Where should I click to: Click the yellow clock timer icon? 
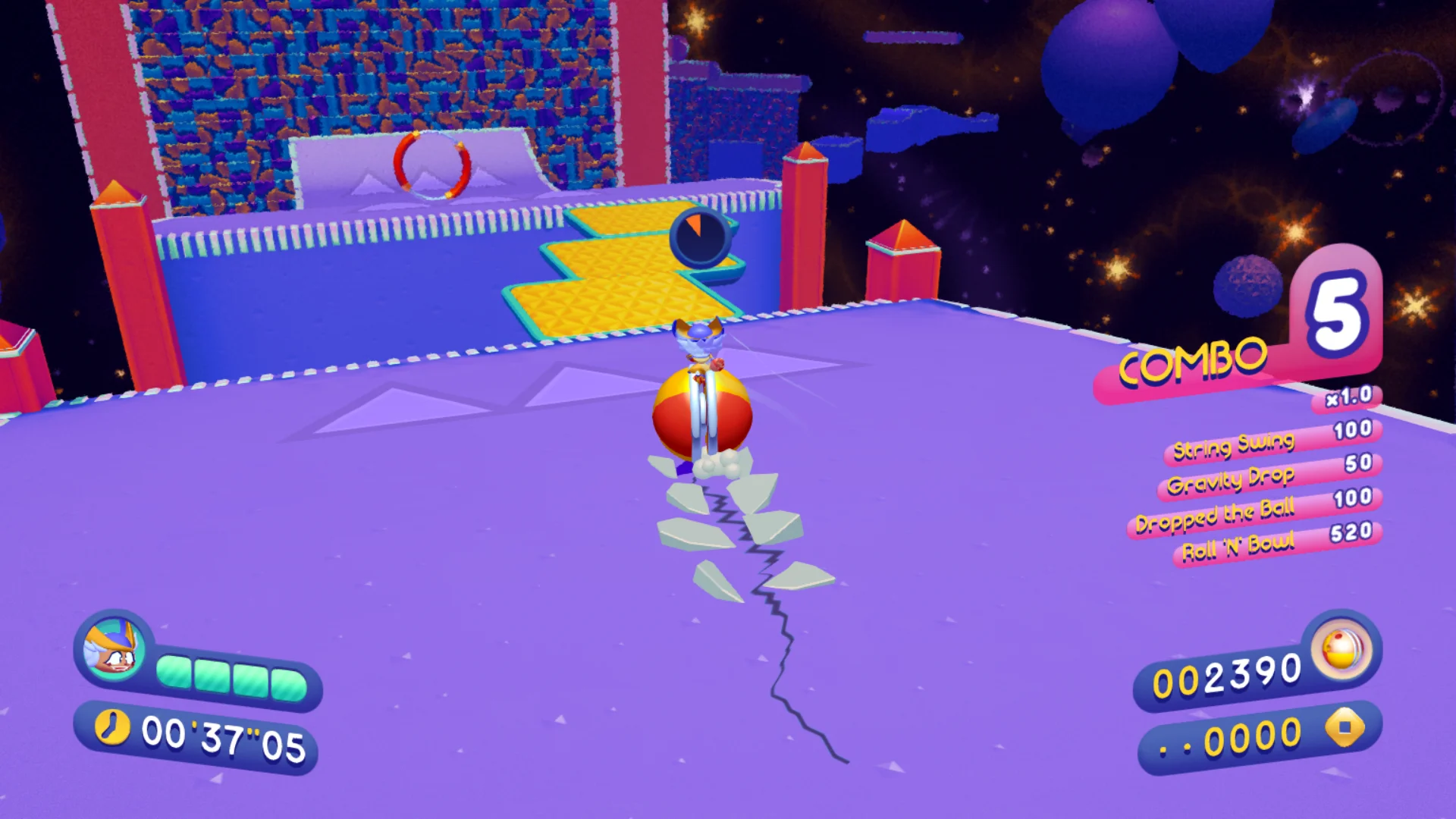[112, 727]
